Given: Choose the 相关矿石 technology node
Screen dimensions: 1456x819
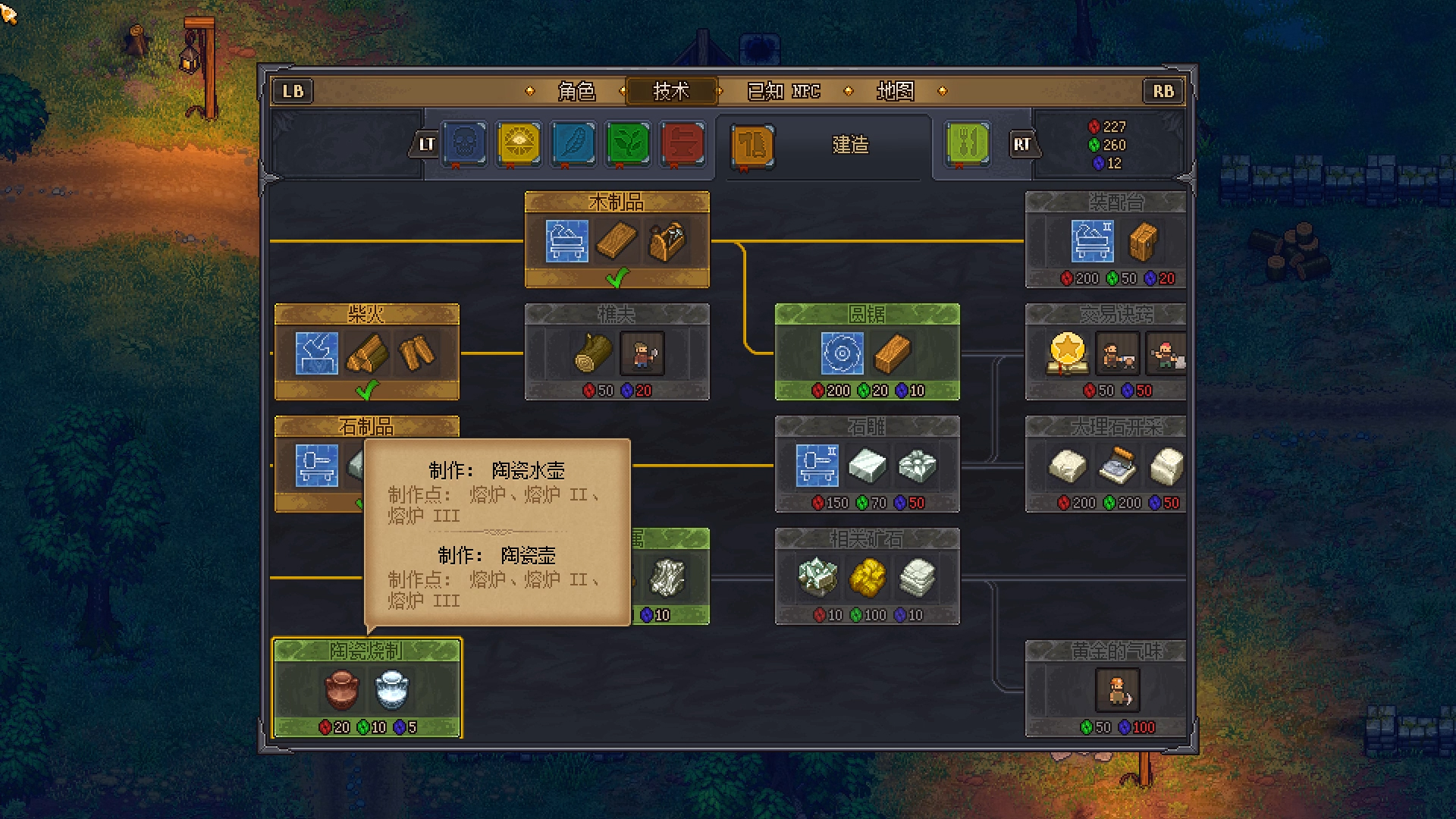Looking at the screenshot, I should point(867,576).
